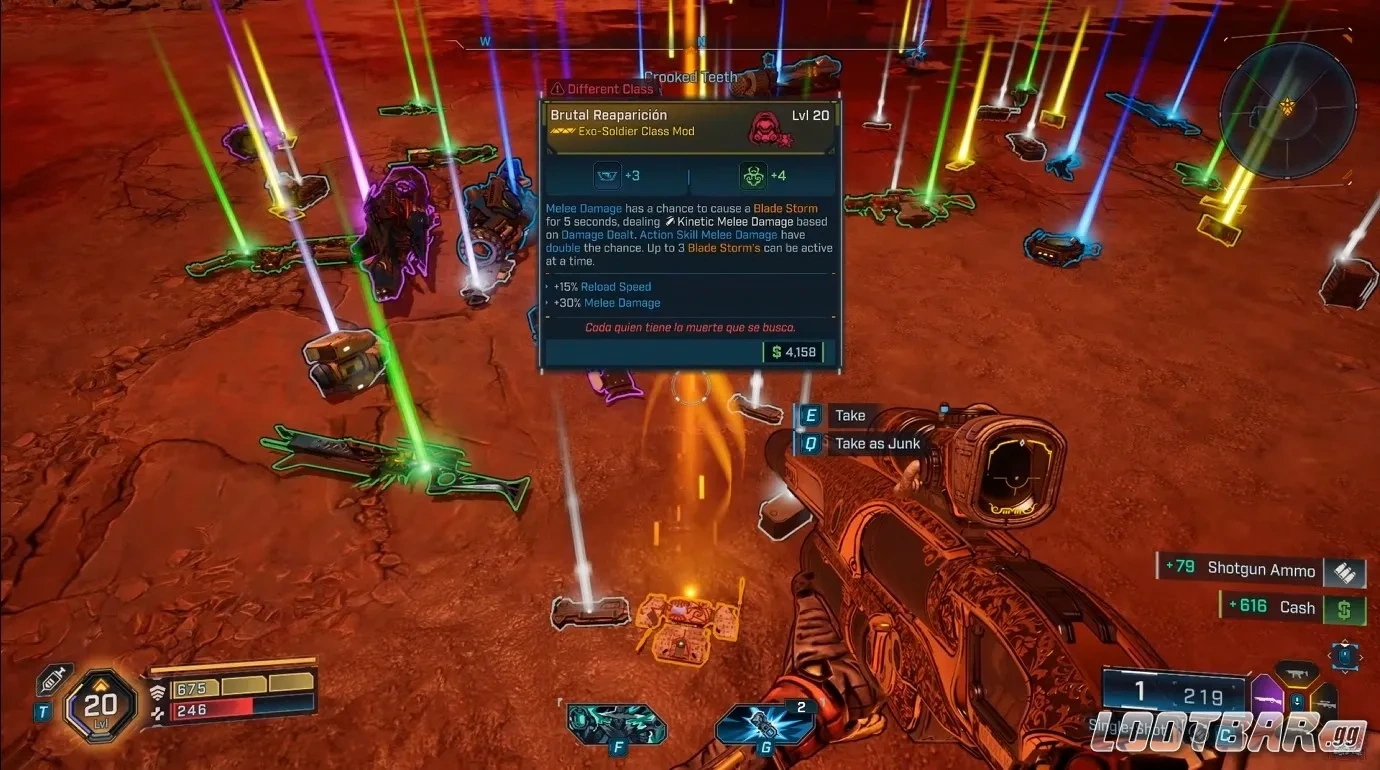The width and height of the screenshot is (1380, 770).
Task: Click the shotgun ammo bullets icon
Action: [x=1345, y=572]
